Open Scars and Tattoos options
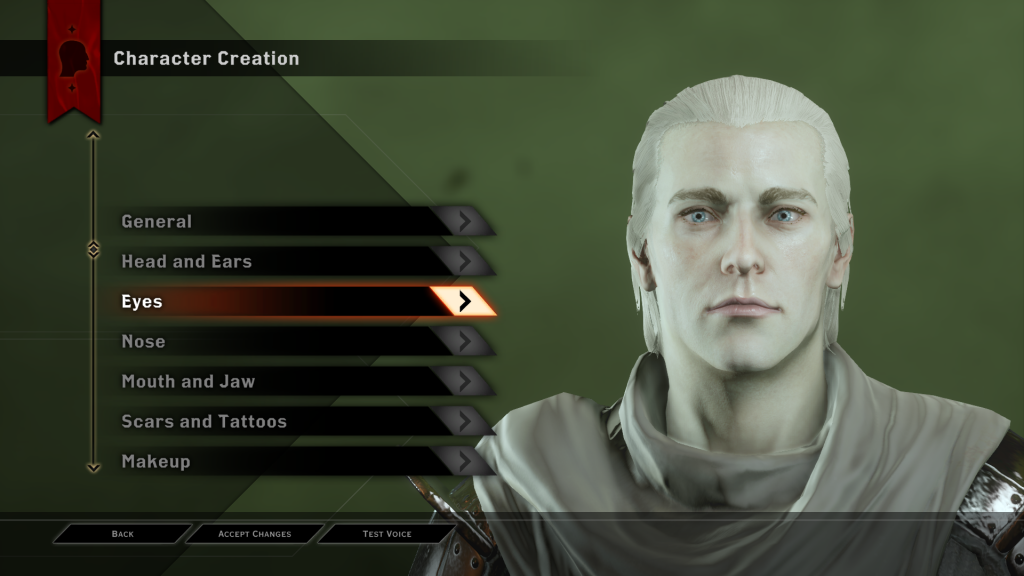 point(300,421)
